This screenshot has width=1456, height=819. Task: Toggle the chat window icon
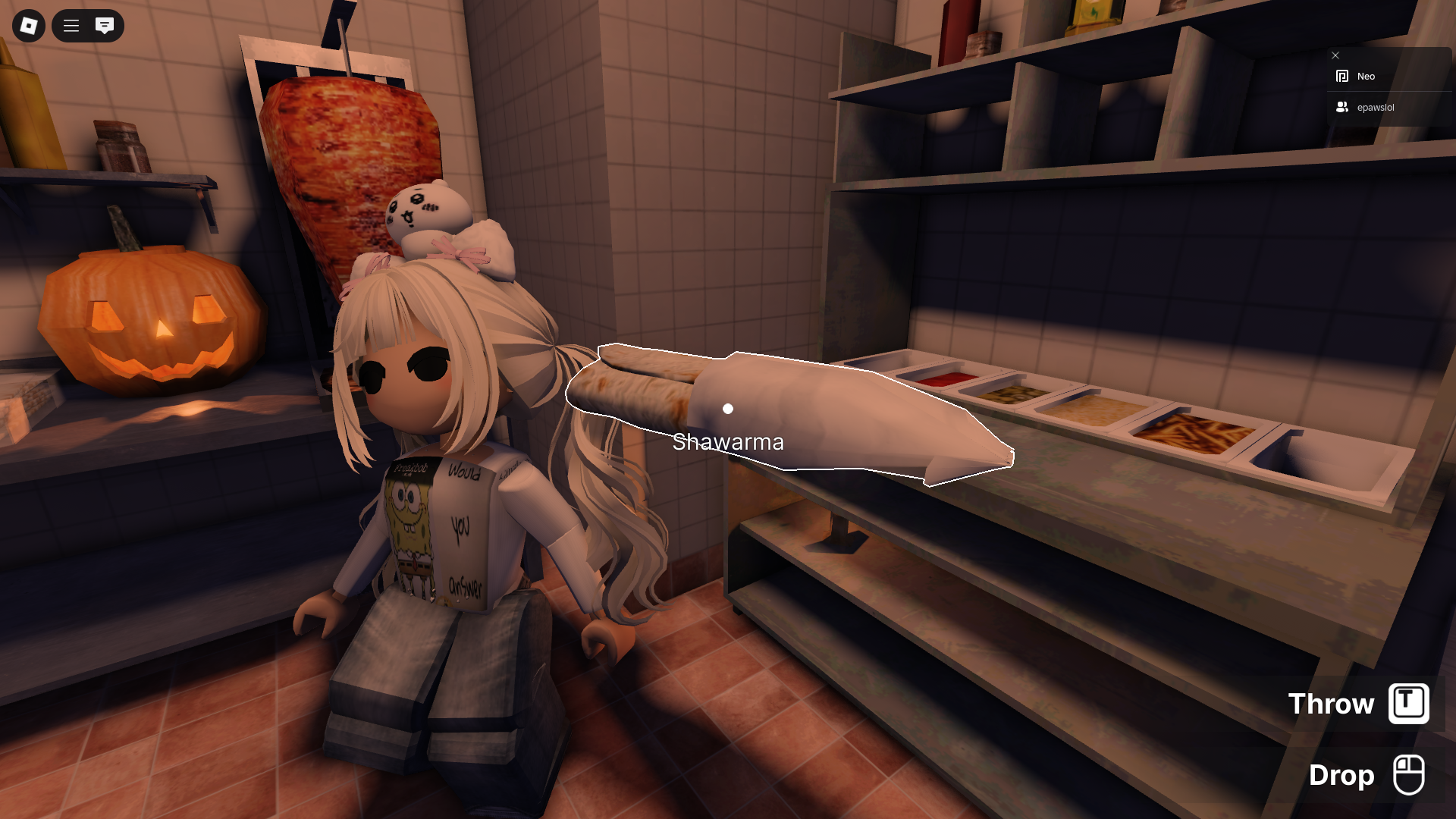105,26
